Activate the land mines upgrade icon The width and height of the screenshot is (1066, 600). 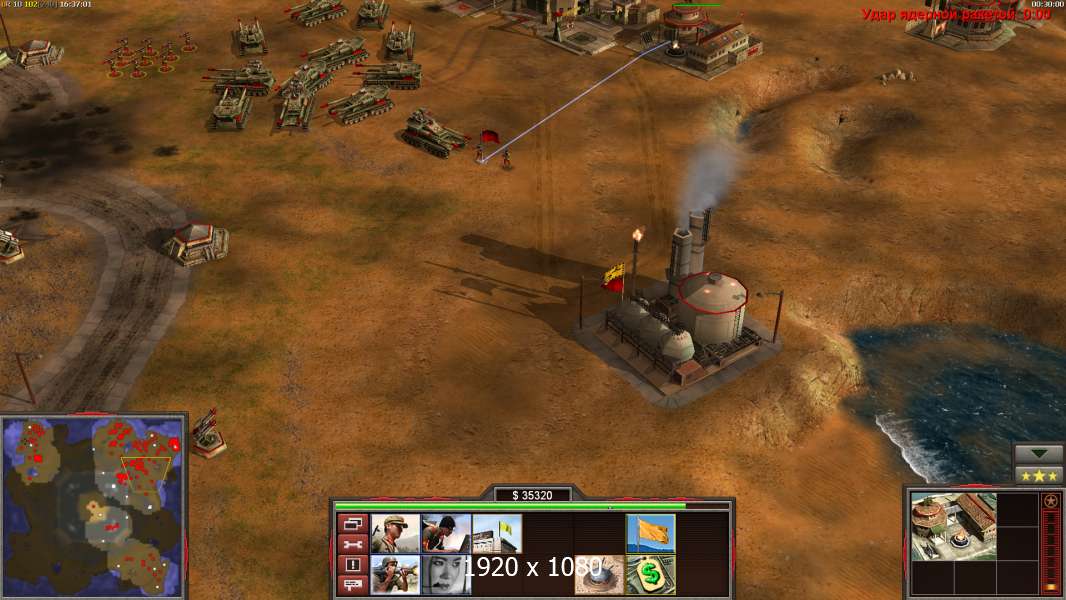point(599,574)
